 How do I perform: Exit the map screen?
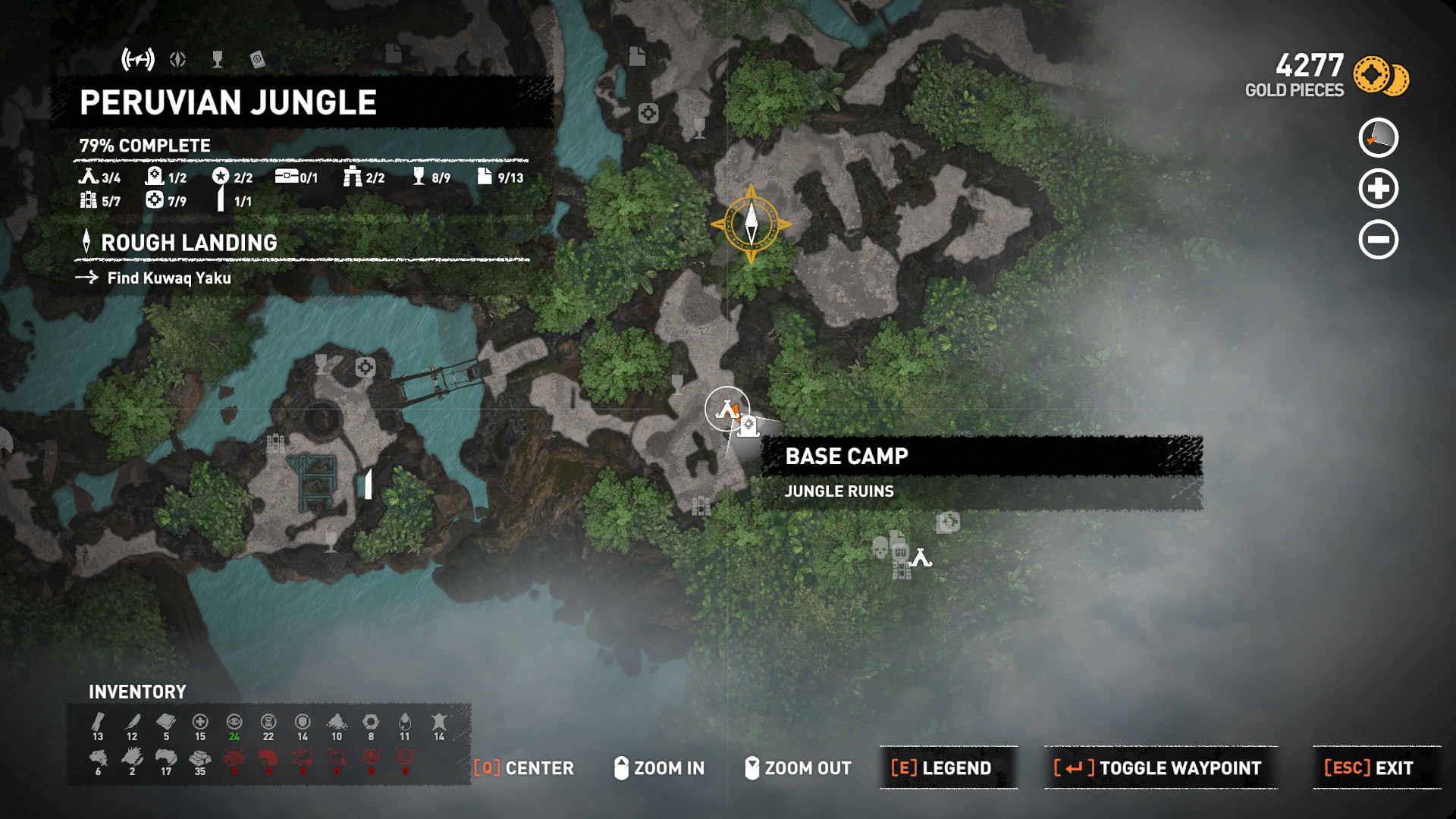click(1369, 768)
